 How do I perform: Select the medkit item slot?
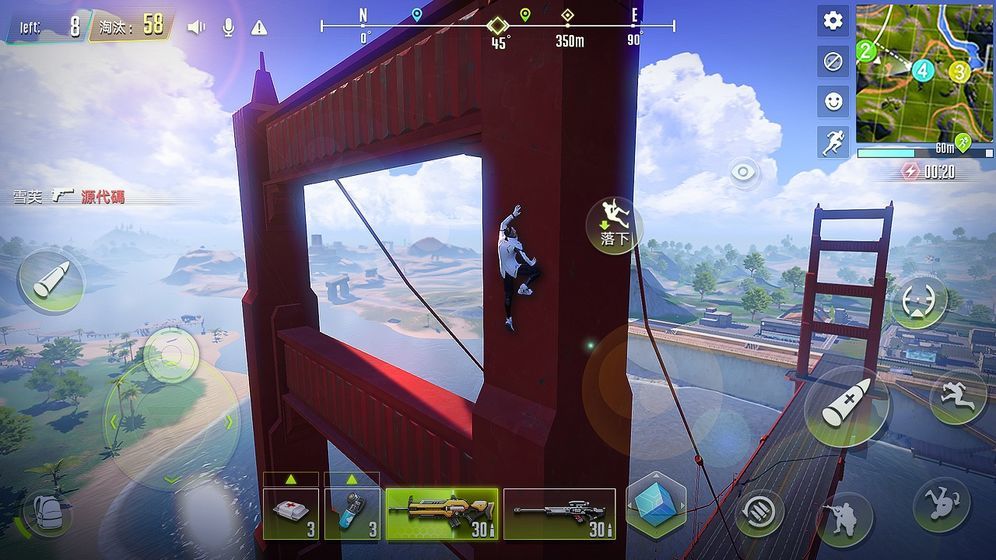click(291, 514)
